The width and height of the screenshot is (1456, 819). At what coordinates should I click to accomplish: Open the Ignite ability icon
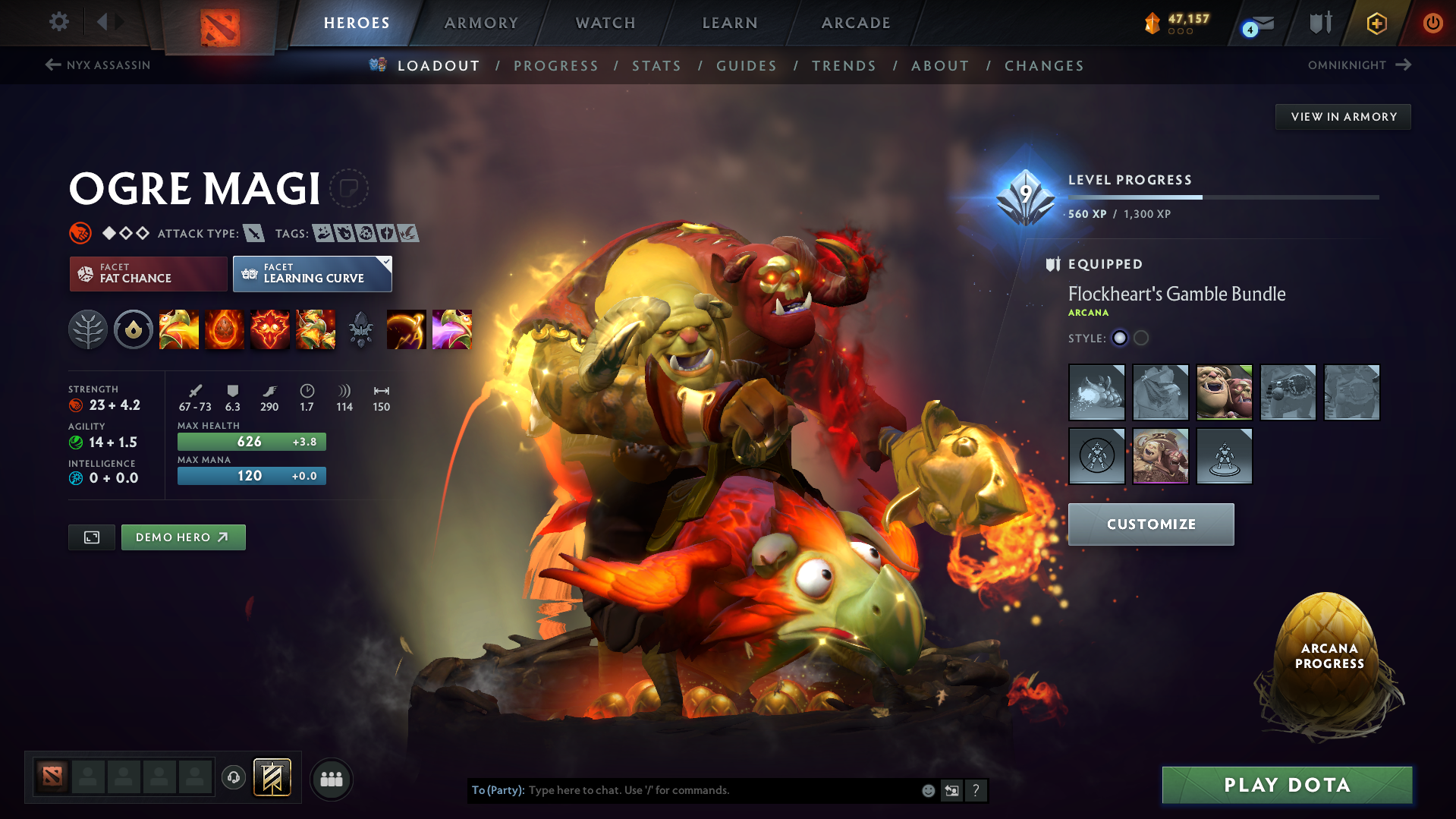(x=225, y=329)
